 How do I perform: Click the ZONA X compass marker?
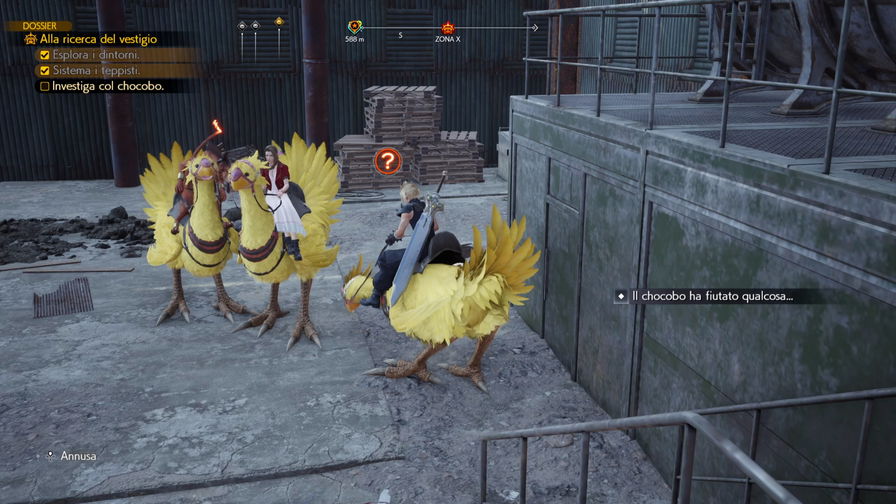coord(447,28)
